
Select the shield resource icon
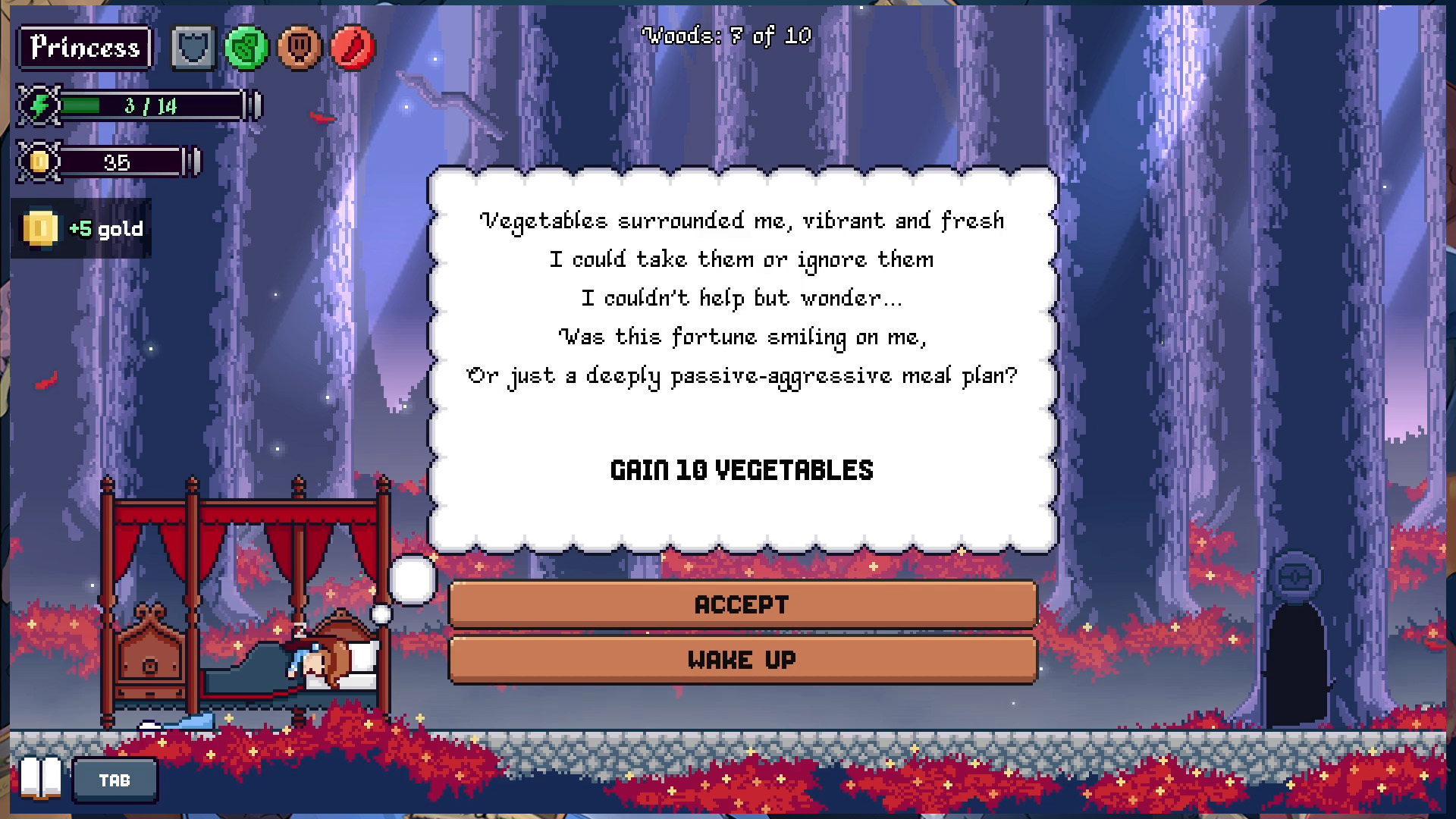193,47
